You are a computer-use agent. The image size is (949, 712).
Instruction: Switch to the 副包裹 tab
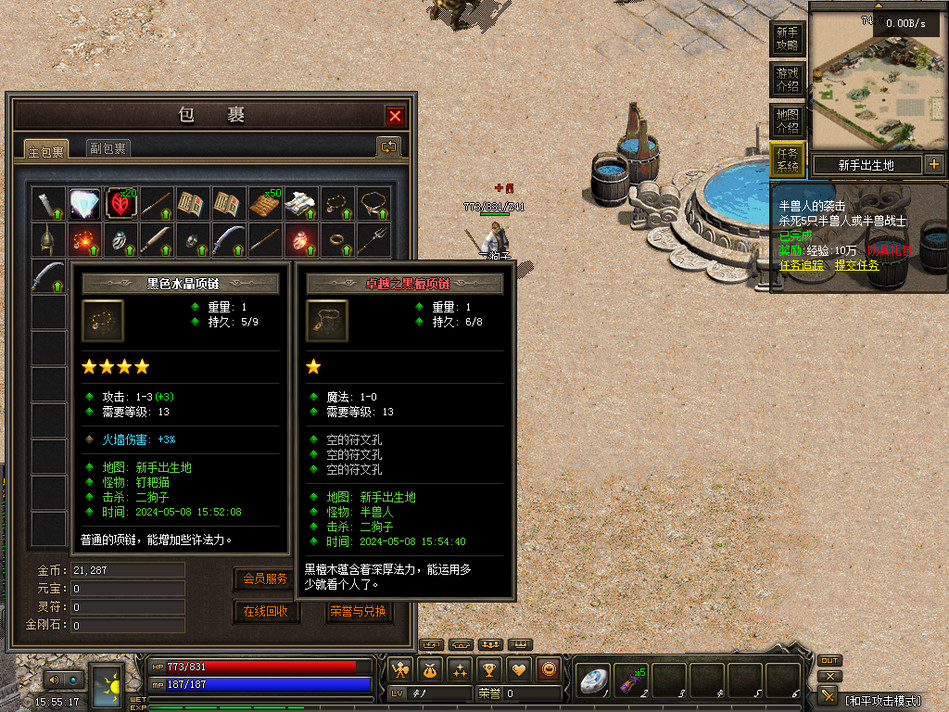point(107,148)
